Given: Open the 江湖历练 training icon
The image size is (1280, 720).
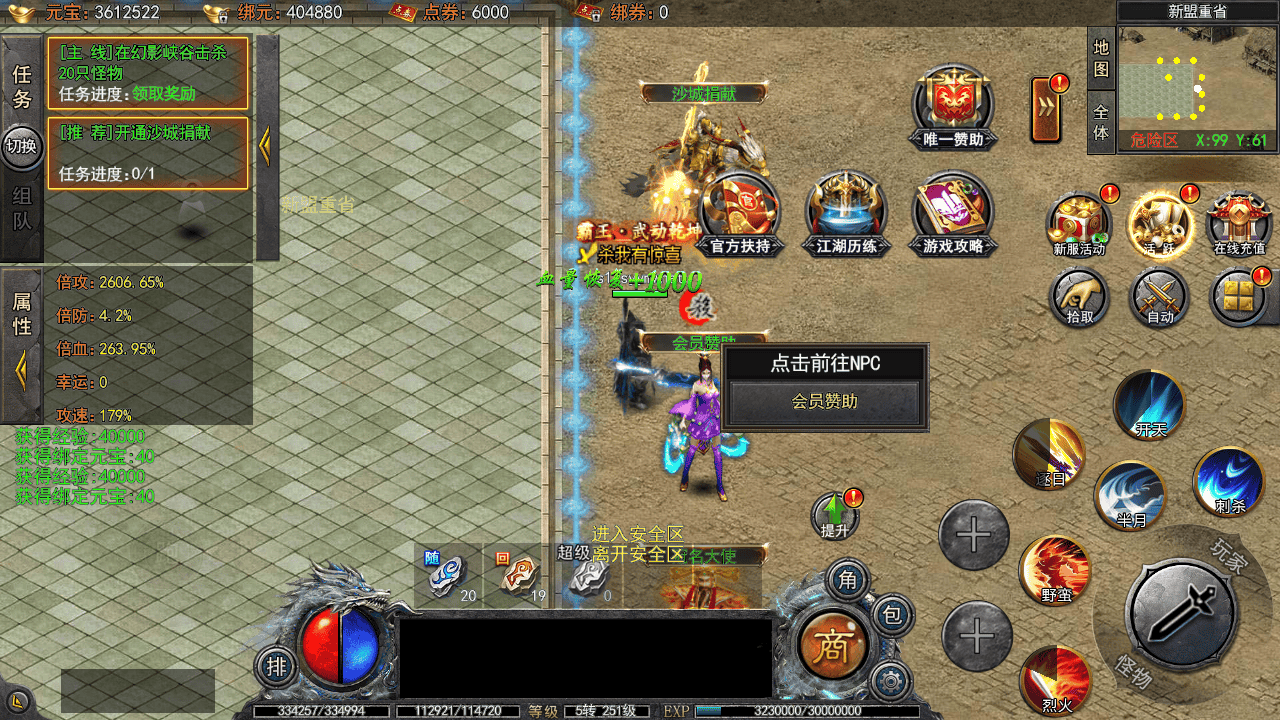Looking at the screenshot, I should pyautogui.click(x=846, y=210).
